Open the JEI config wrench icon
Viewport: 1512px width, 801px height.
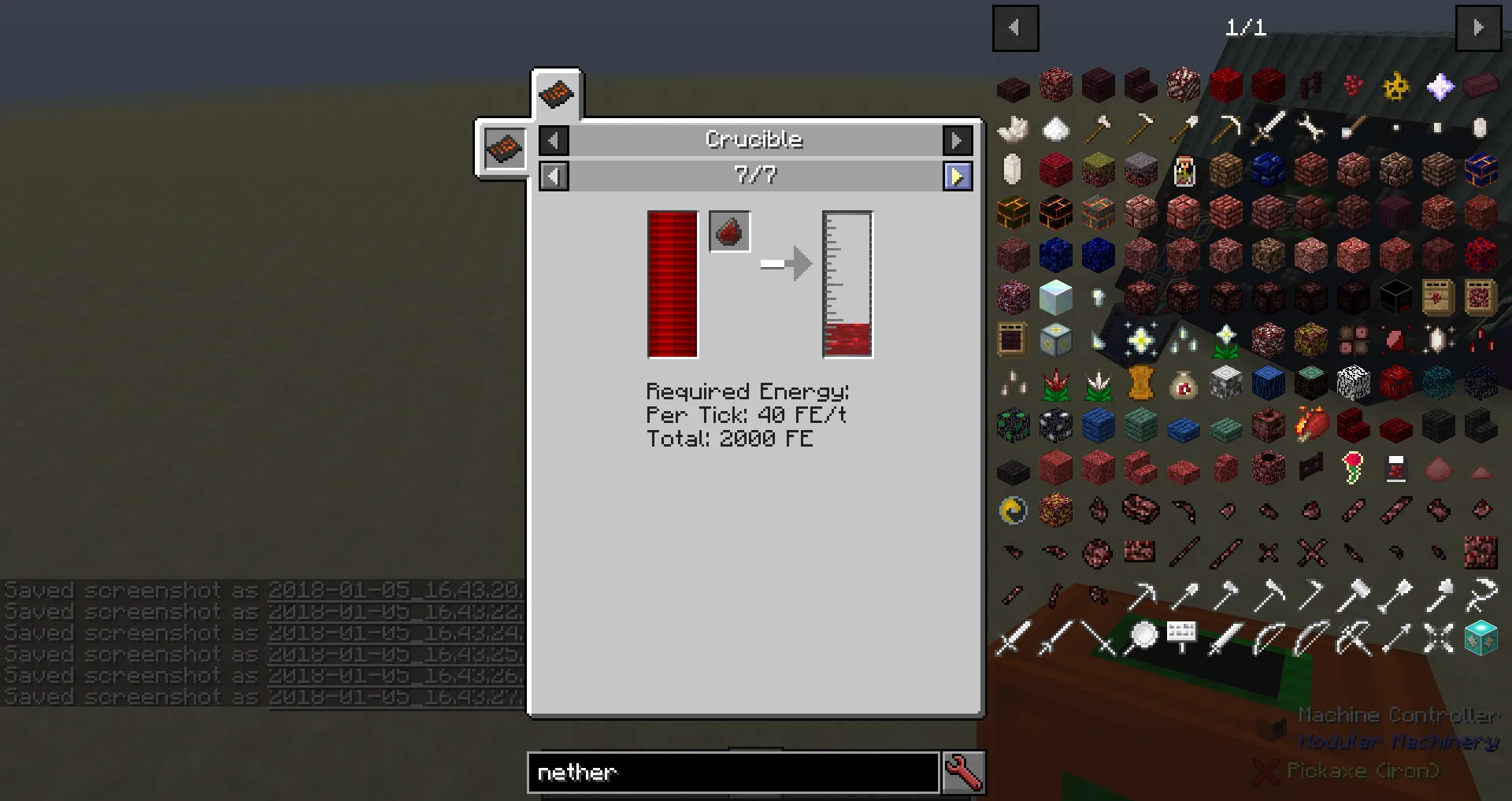click(964, 773)
